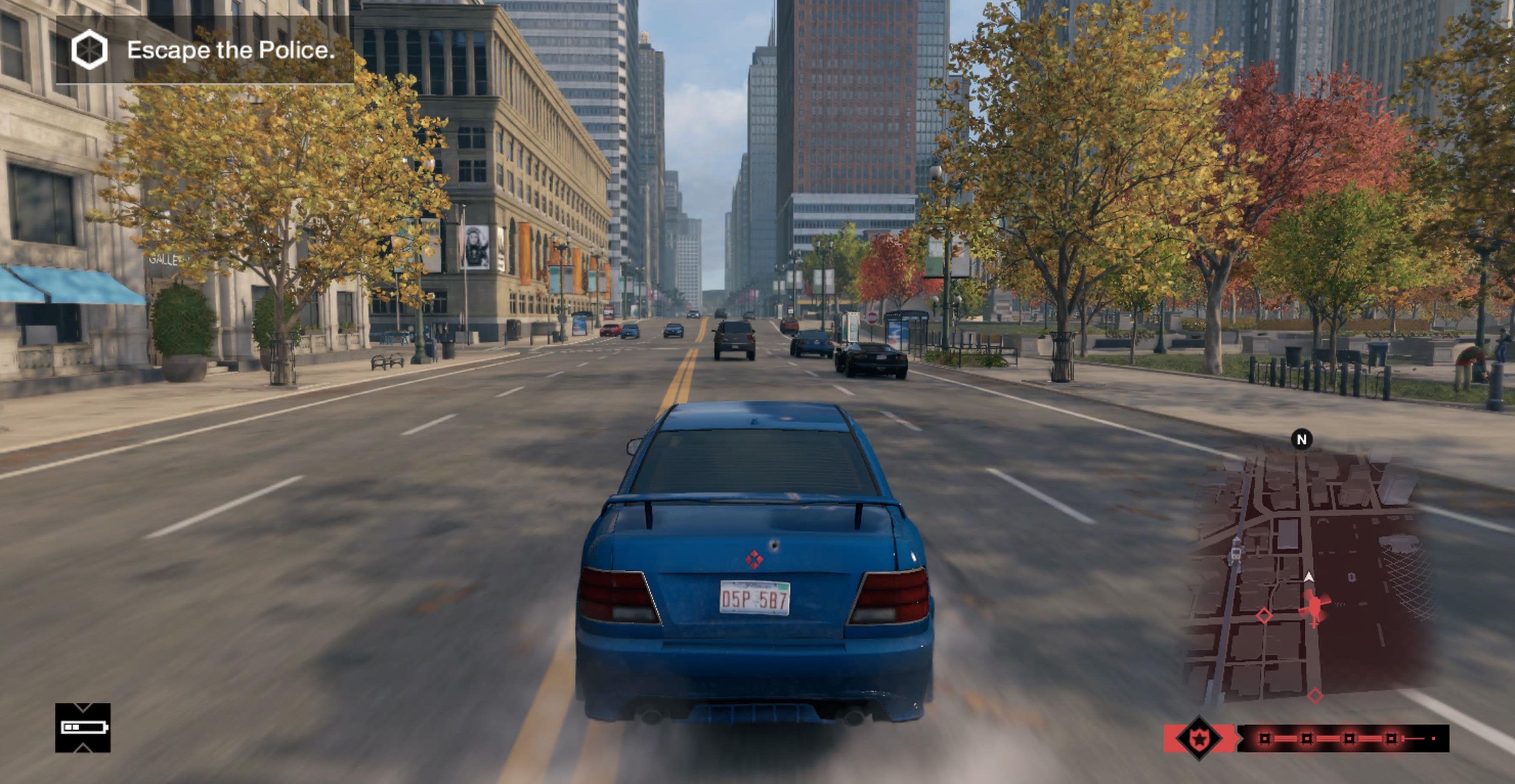The width and height of the screenshot is (1515, 784).
Task: Click the phone battery icon
Action: (x=83, y=728)
